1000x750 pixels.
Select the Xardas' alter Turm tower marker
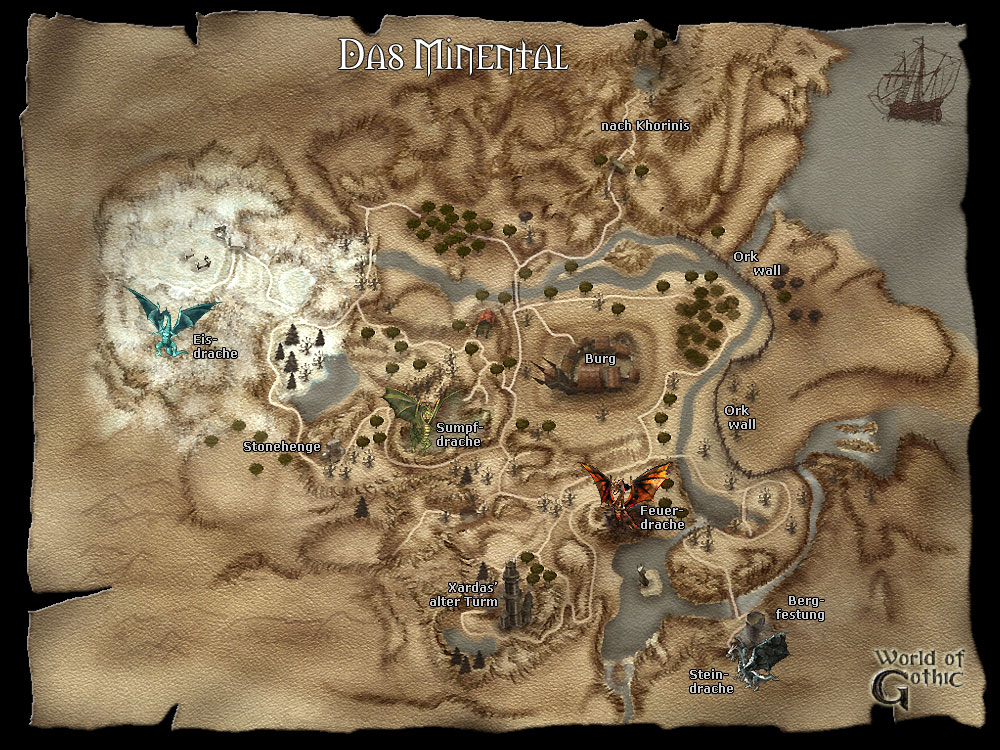click(514, 595)
